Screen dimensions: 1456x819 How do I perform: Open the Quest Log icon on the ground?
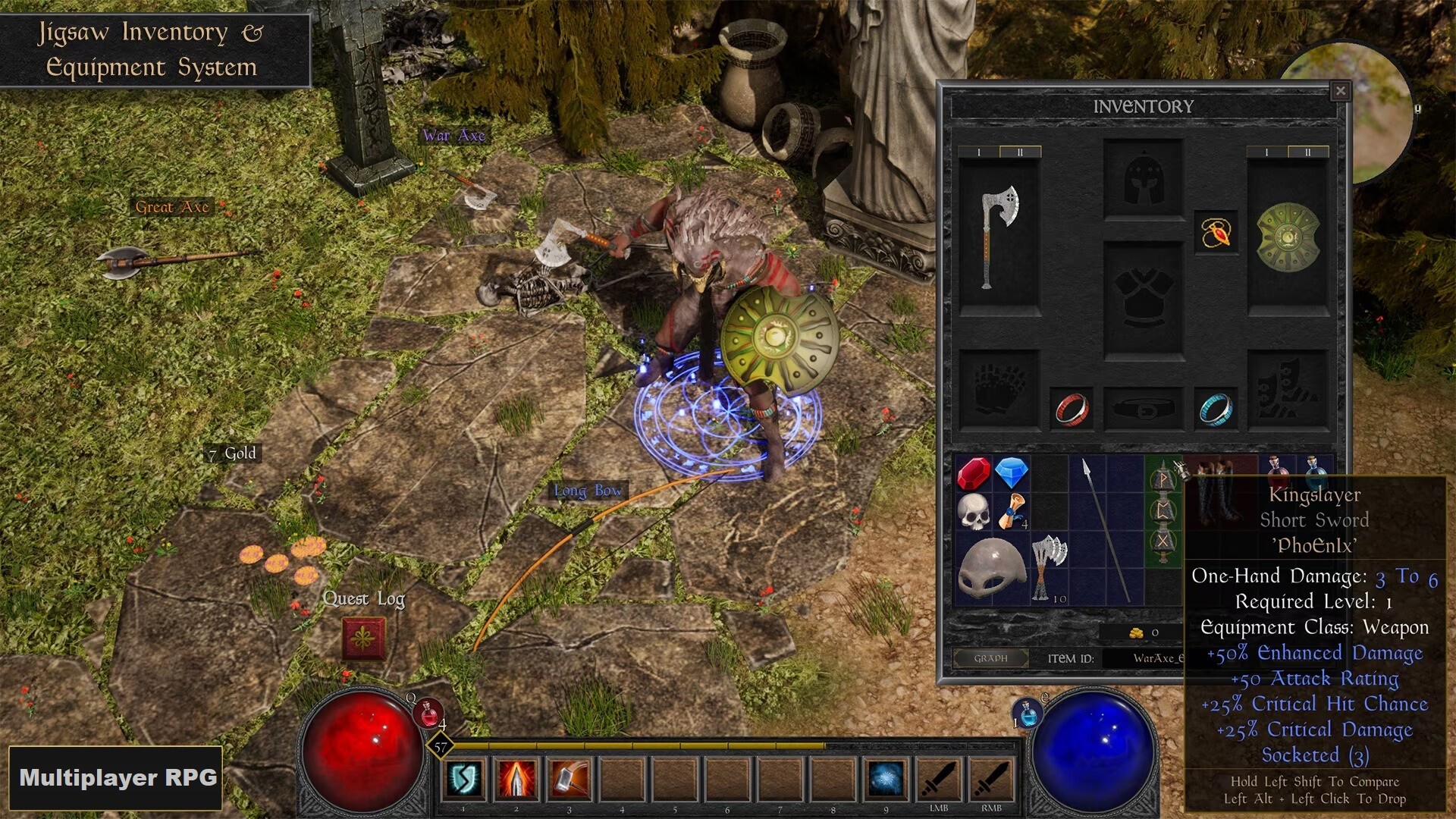(x=365, y=639)
